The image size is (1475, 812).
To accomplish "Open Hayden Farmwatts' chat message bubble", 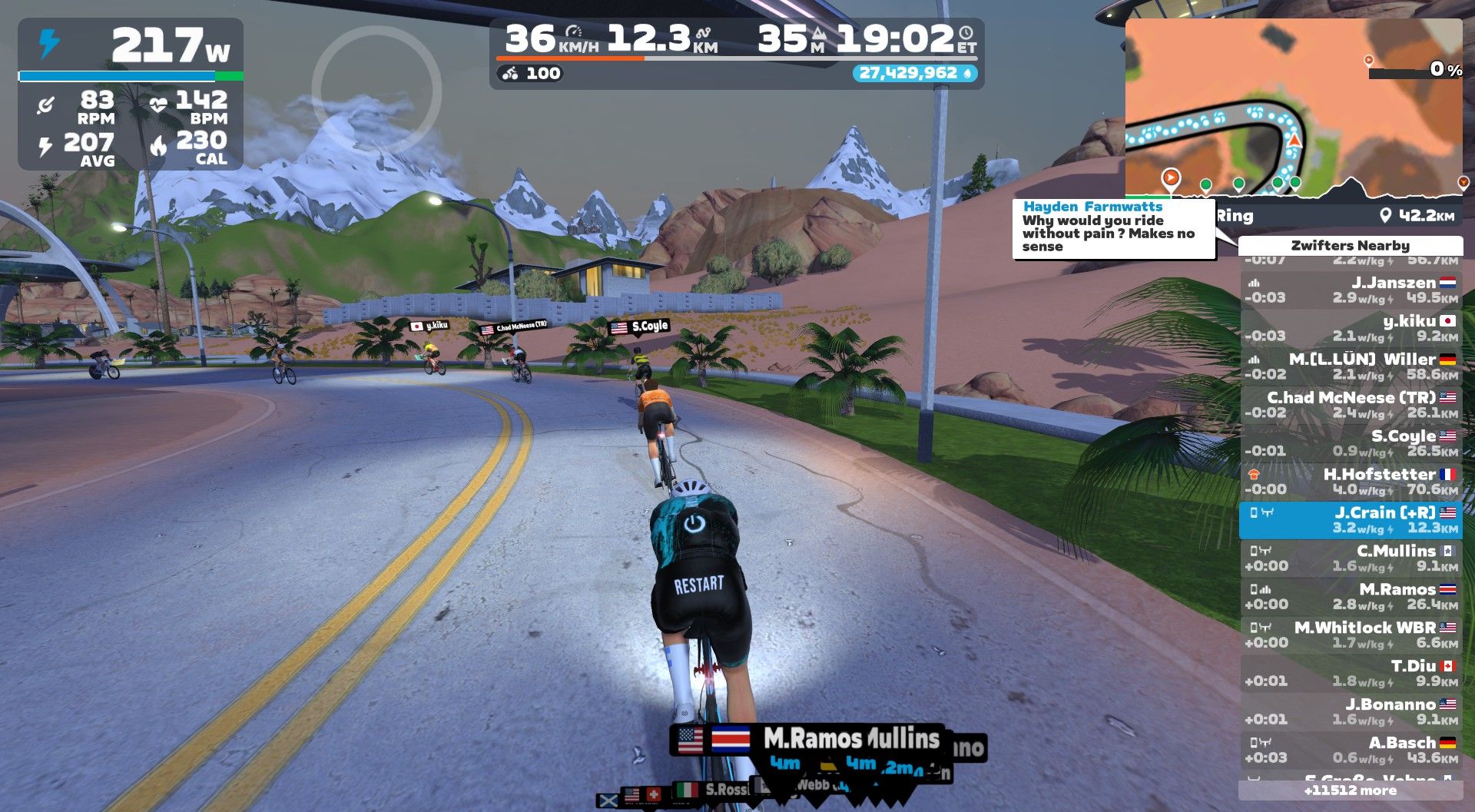I will [1113, 228].
